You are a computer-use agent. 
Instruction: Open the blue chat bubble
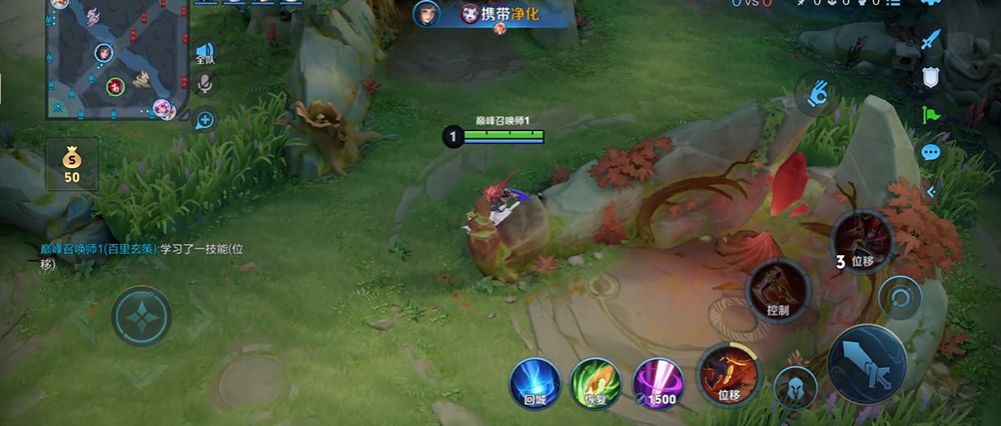931,153
